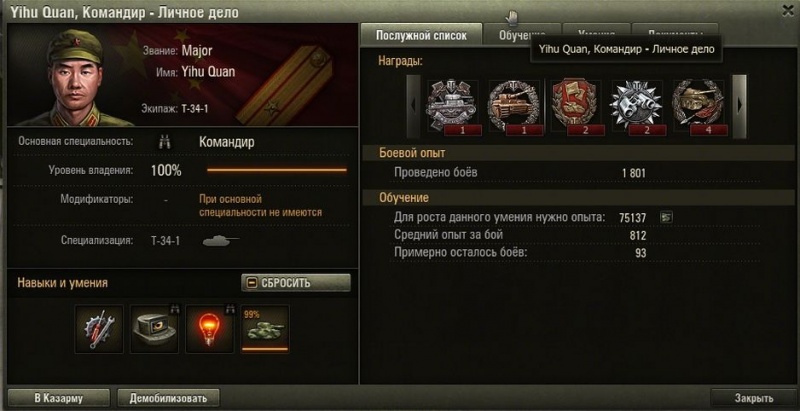Click the red flag shield medal

pyautogui.click(x=574, y=104)
